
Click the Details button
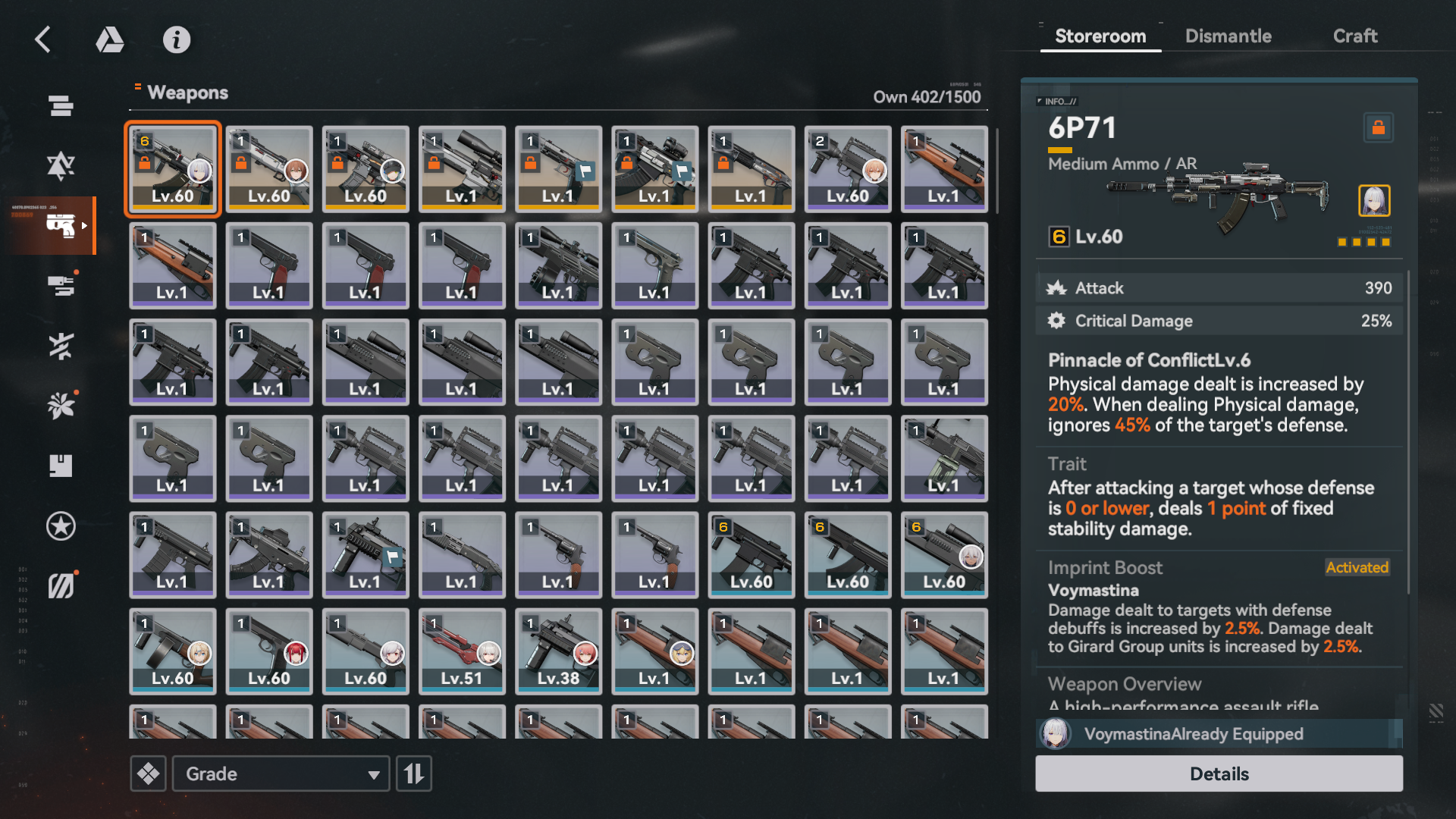point(1219,773)
